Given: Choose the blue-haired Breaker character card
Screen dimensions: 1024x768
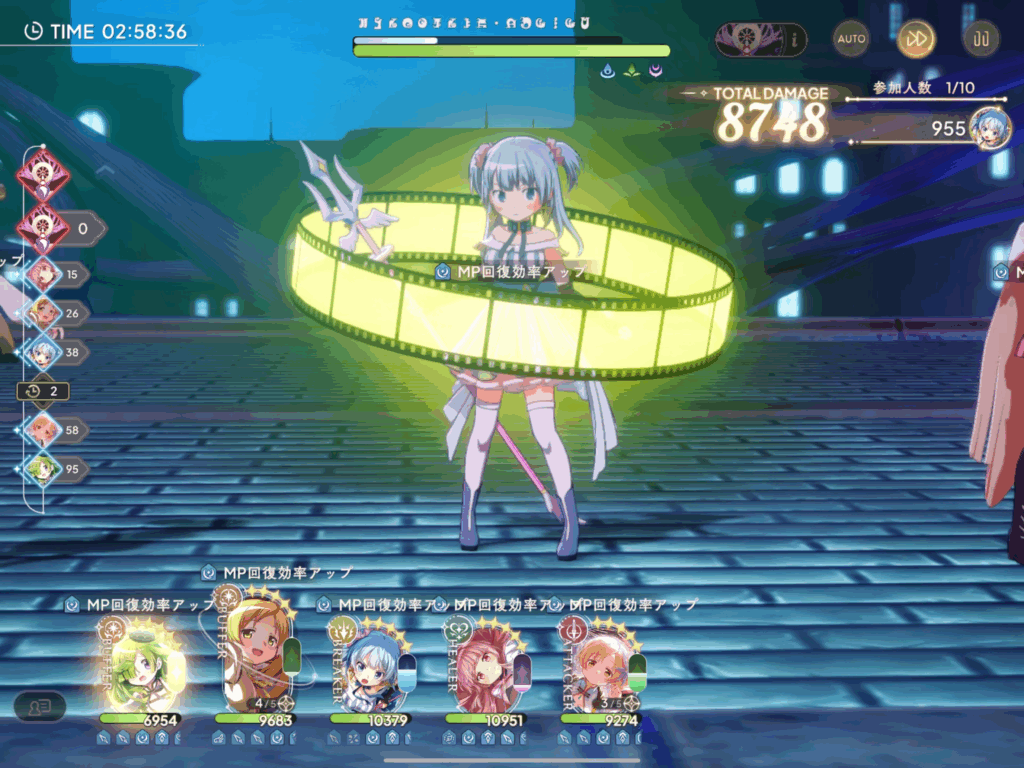Looking at the screenshot, I should point(371,660).
